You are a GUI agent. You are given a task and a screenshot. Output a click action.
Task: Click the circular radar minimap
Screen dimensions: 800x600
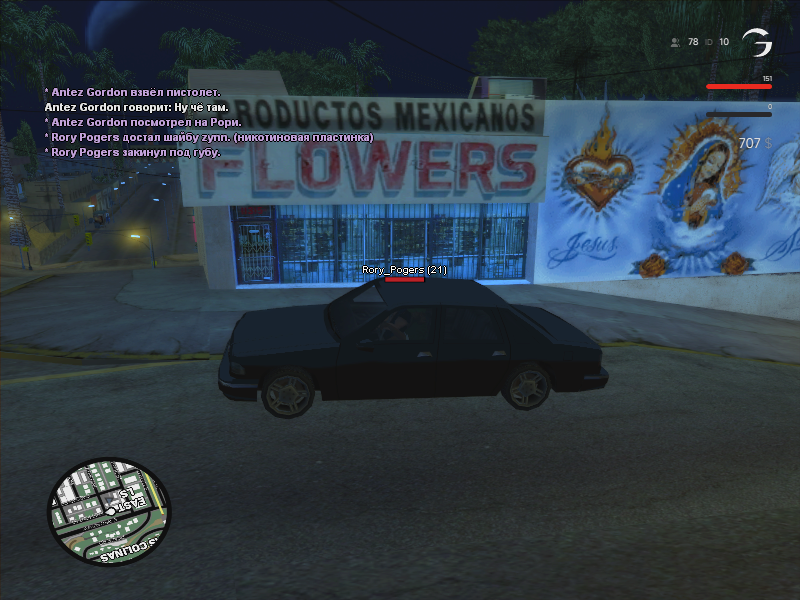click(109, 513)
